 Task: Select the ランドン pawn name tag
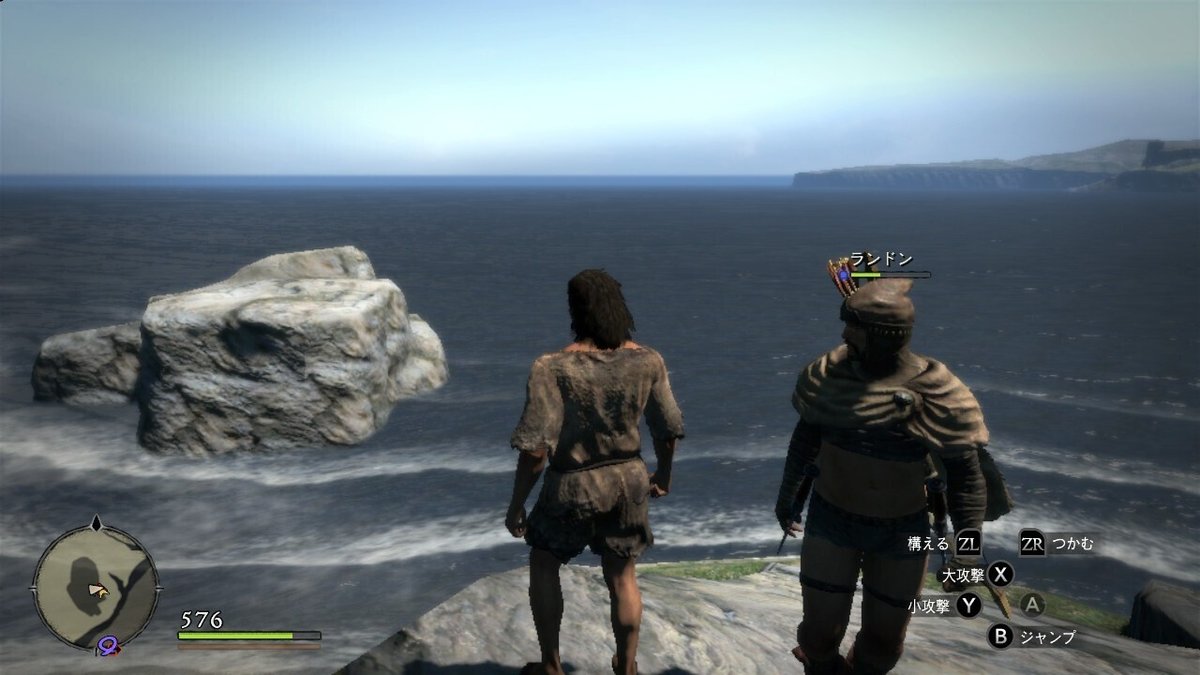[x=881, y=259]
